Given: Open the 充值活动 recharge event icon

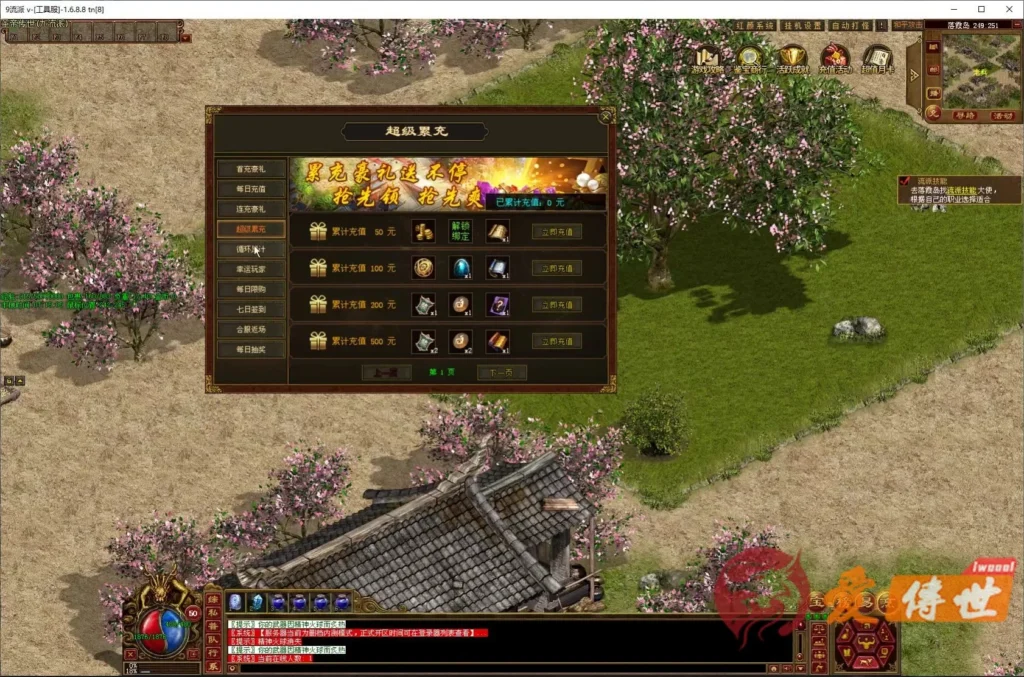Looking at the screenshot, I should coord(835,59).
